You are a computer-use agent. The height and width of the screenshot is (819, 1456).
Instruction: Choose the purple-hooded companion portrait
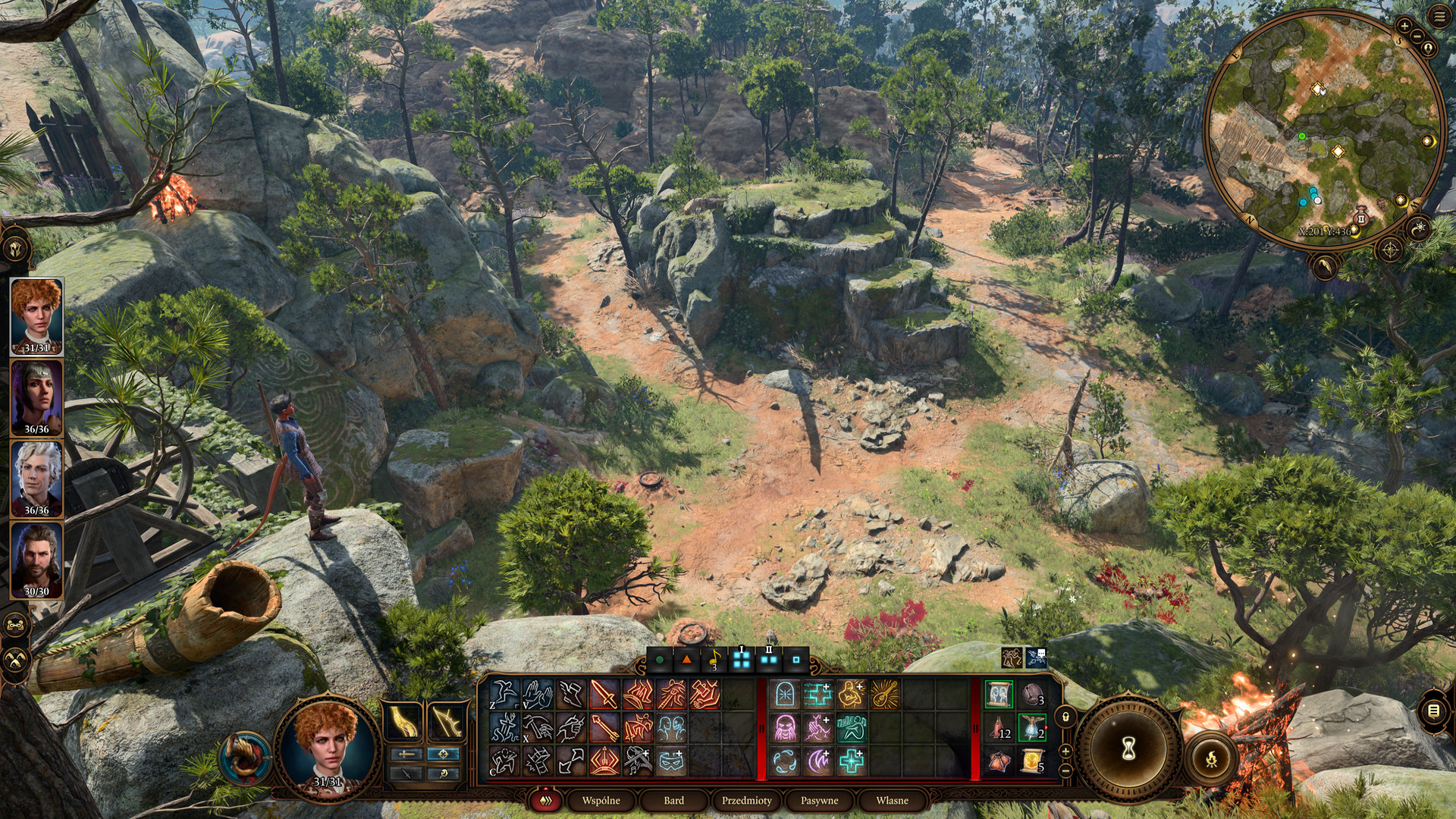pos(36,397)
